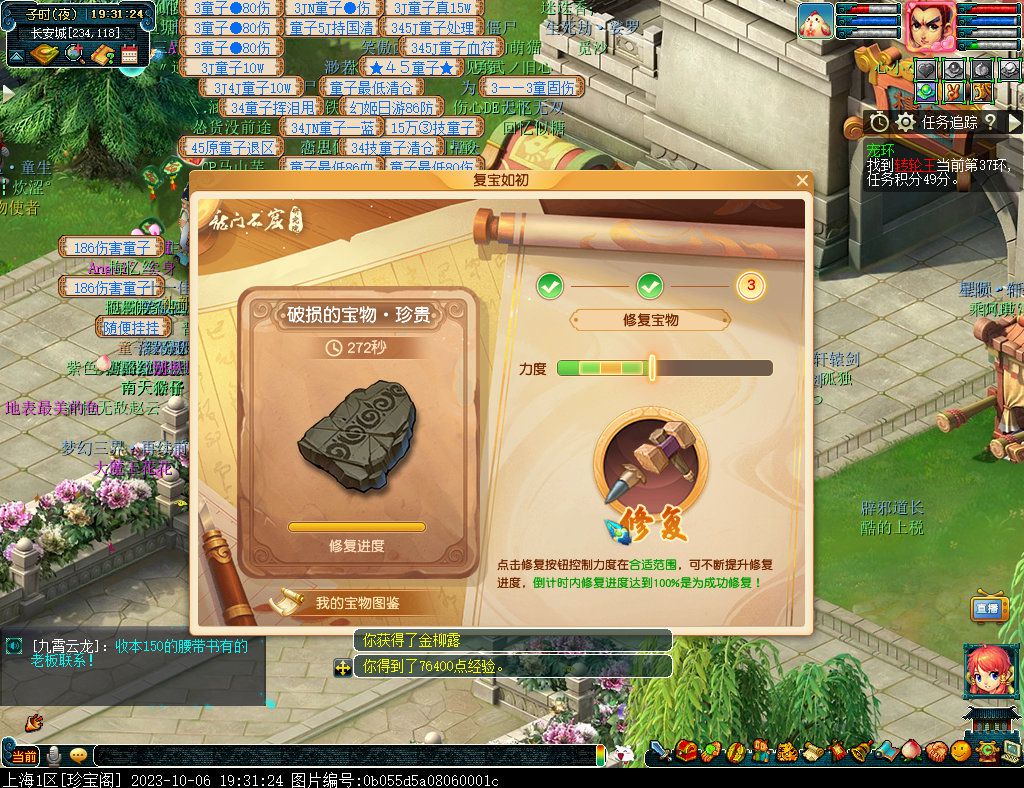Open the smiley face emoji toolbar icon

click(x=961, y=750)
